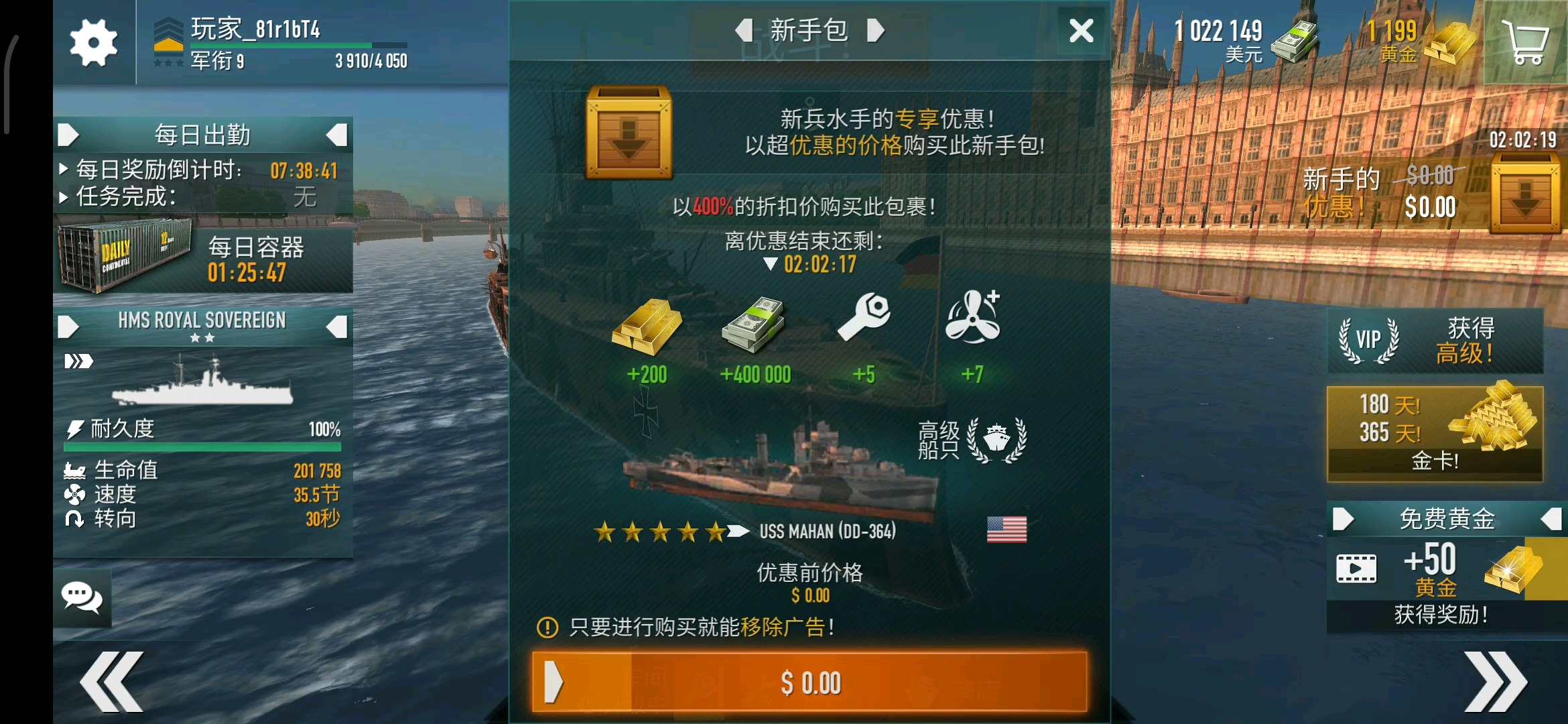Click the dollars currency icon
The height and width of the screenshot is (724, 1568).
click(x=1293, y=42)
